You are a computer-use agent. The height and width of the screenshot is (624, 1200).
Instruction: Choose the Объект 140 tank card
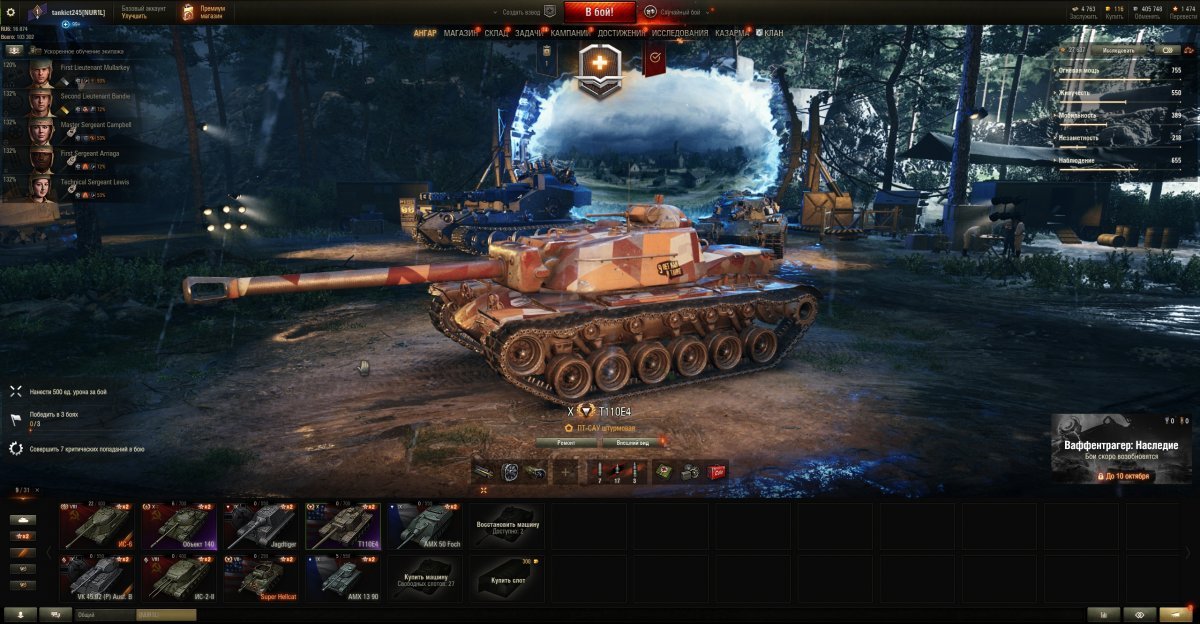[178, 526]
